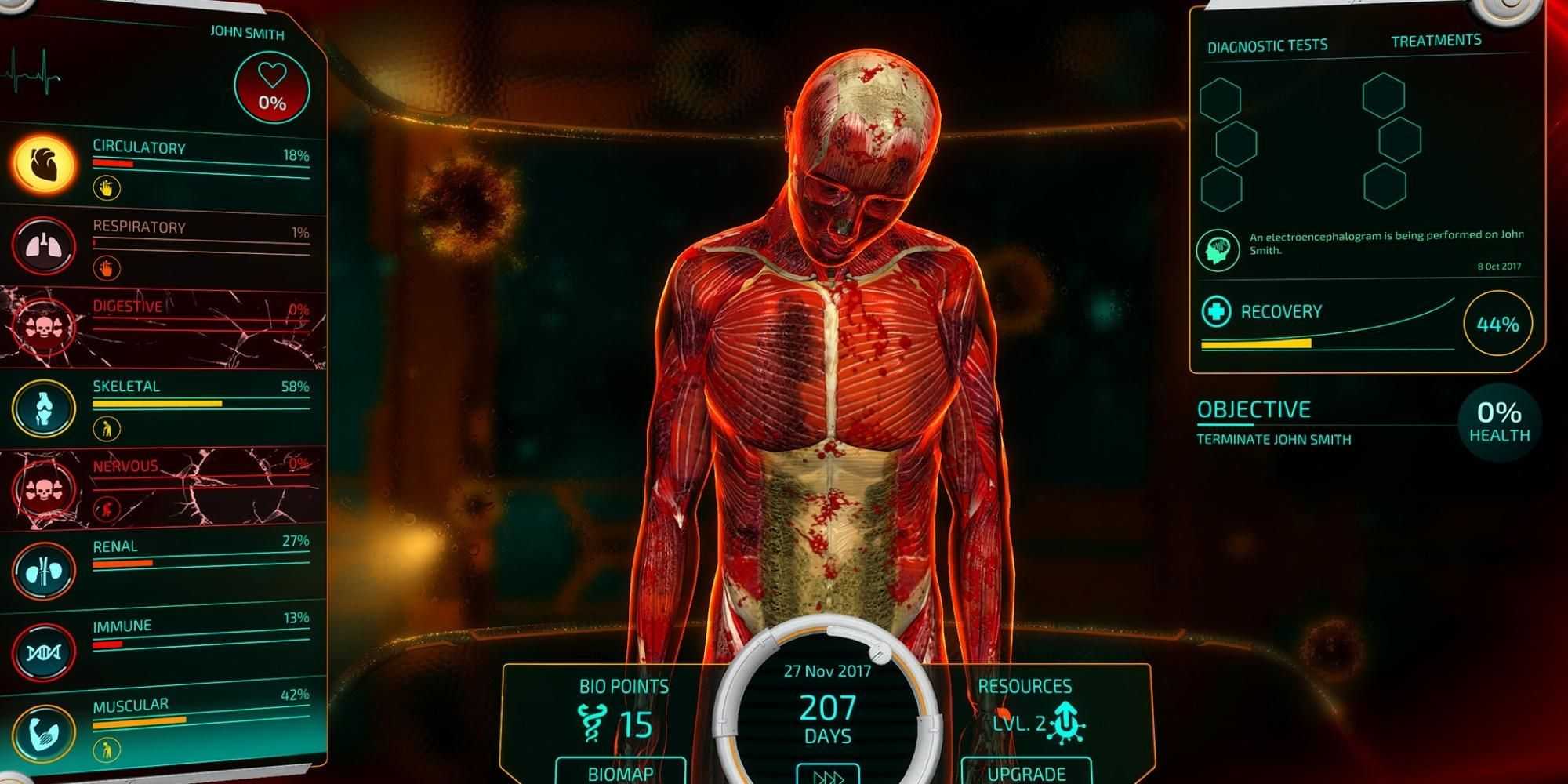Viewport: 1568px width, 784px height.
Task: Open the Biomap screen
Action: click(x=620, y=772)
